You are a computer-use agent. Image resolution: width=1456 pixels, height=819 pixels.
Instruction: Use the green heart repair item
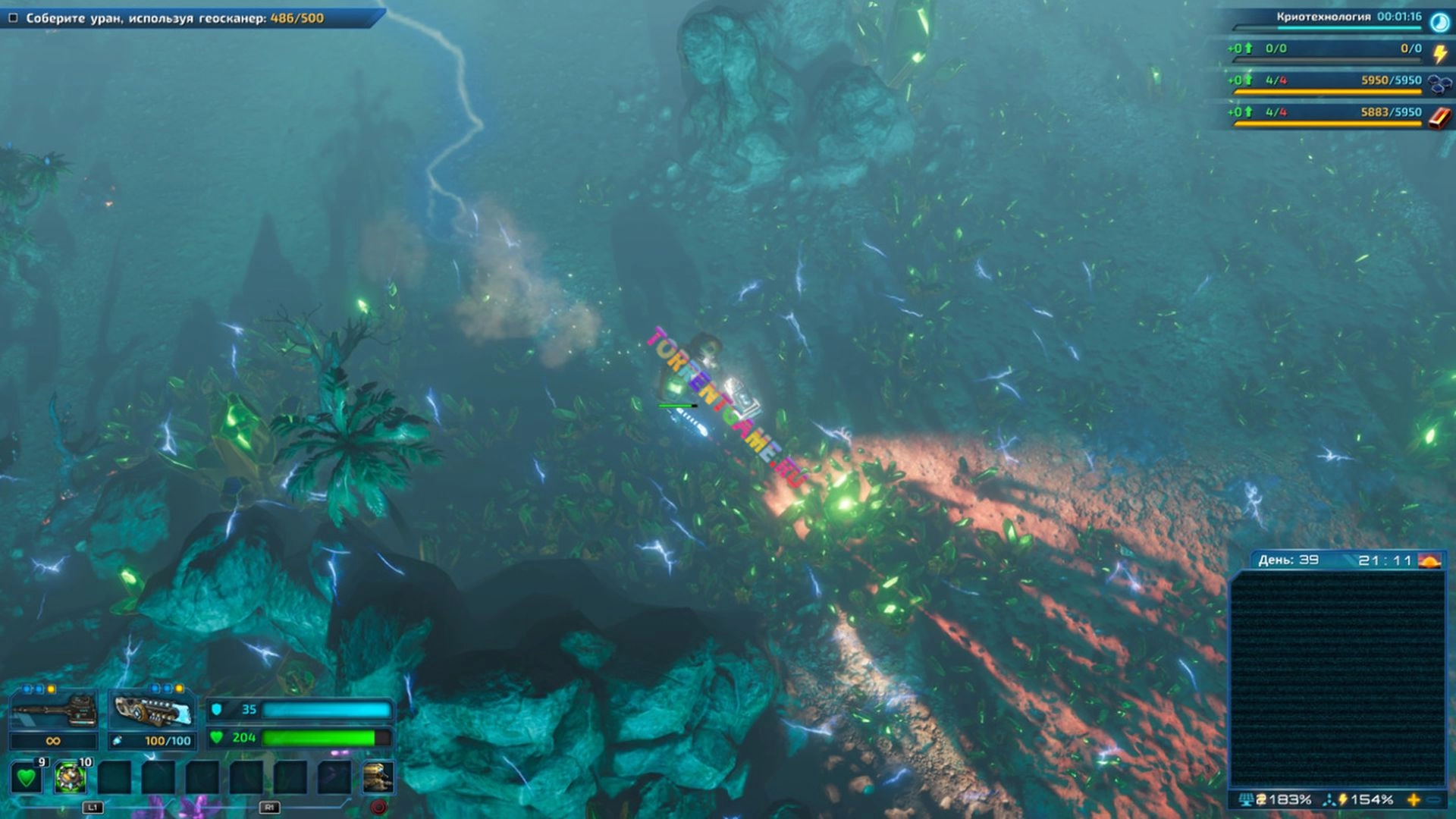click(x=27, y=777)
